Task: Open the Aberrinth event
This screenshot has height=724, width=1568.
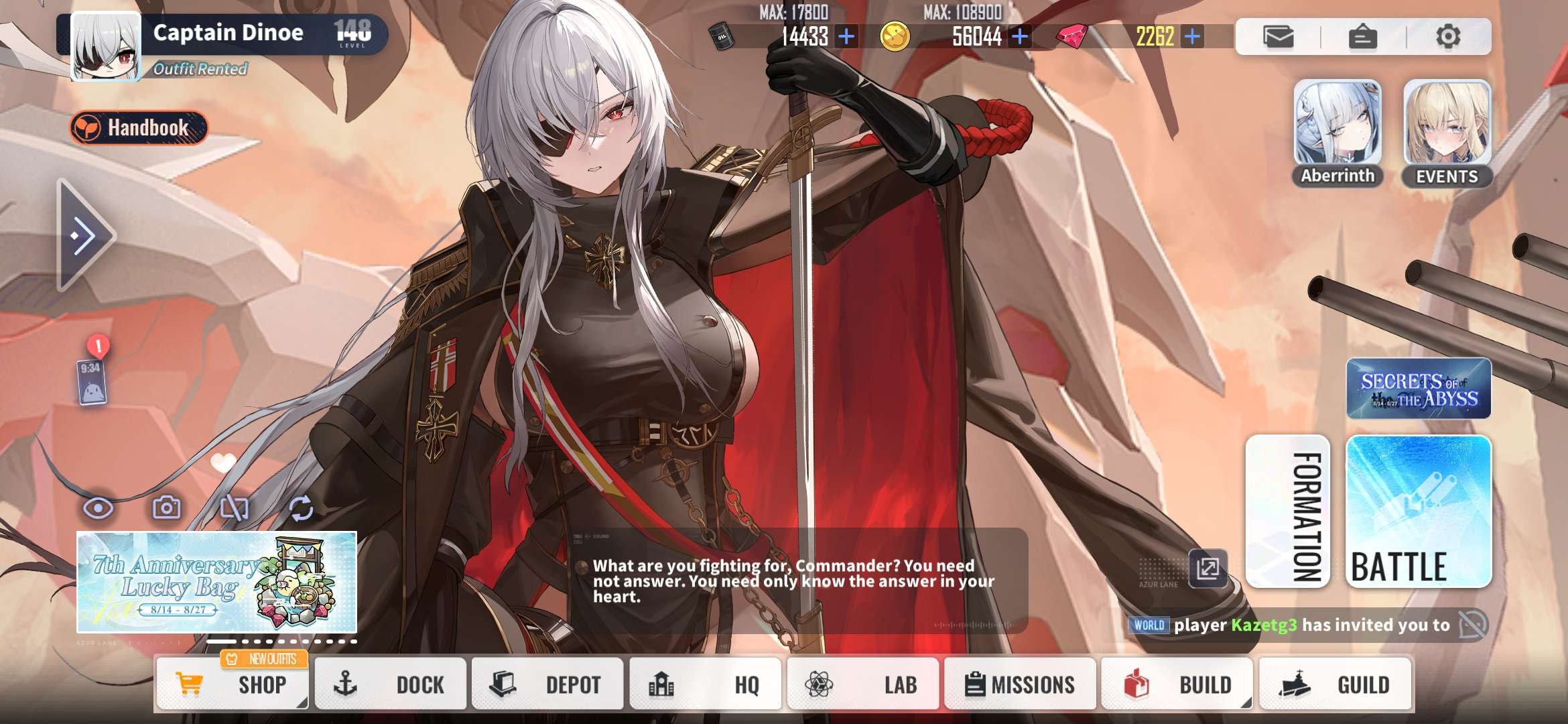Action: [1337, 133]
